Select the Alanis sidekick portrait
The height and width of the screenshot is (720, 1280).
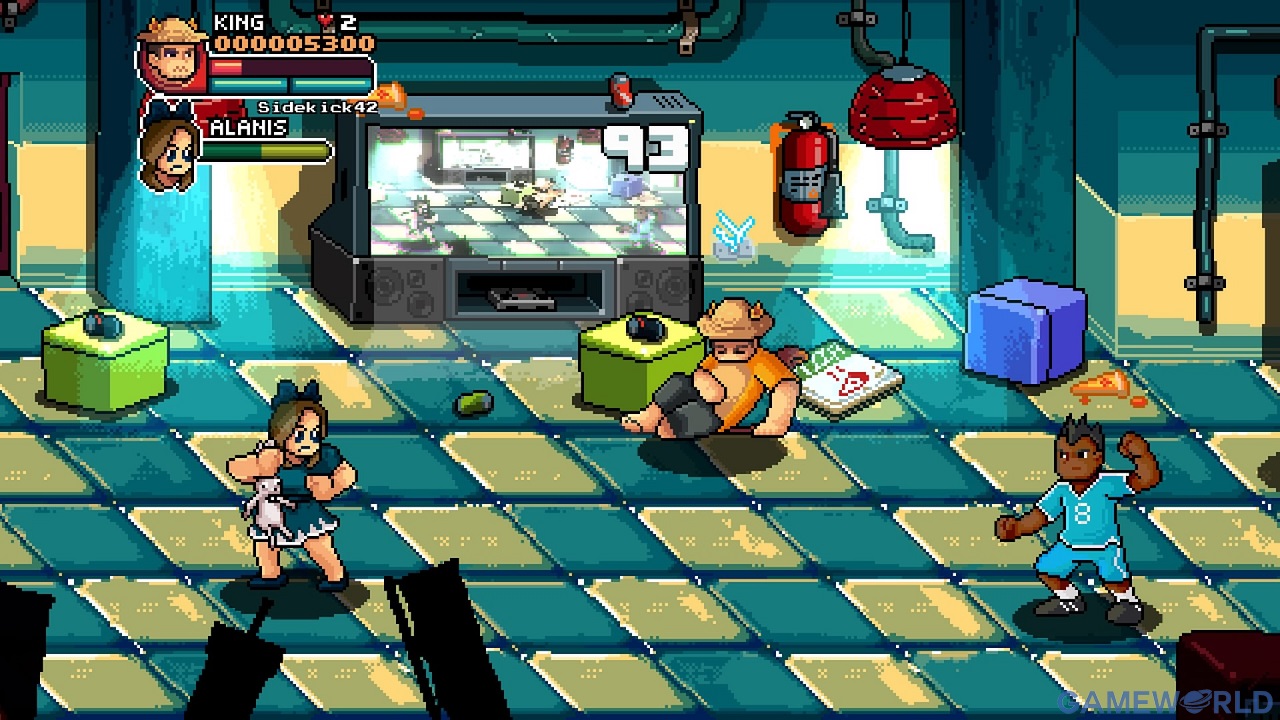coord(170,152)
